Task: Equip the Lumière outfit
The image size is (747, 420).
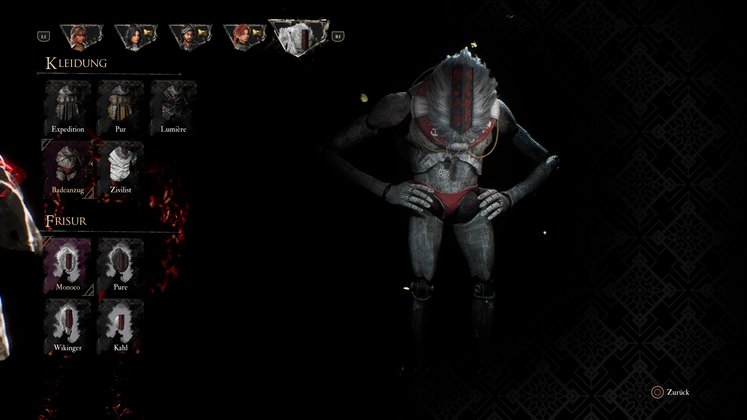Action: pos(173,105)
